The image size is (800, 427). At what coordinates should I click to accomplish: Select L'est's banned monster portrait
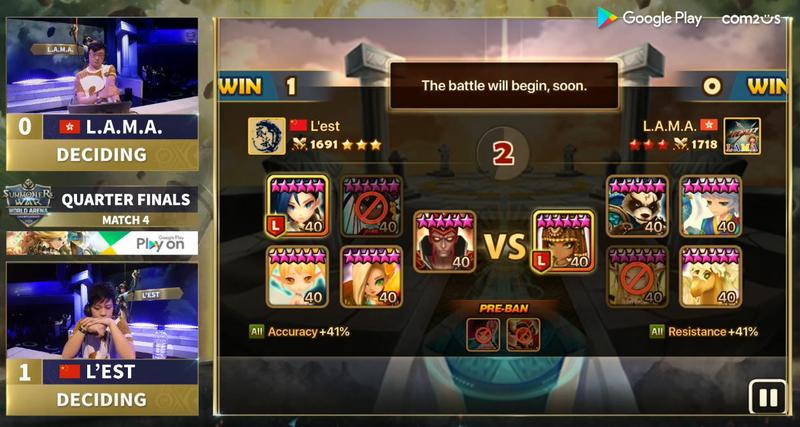(371, 206)
